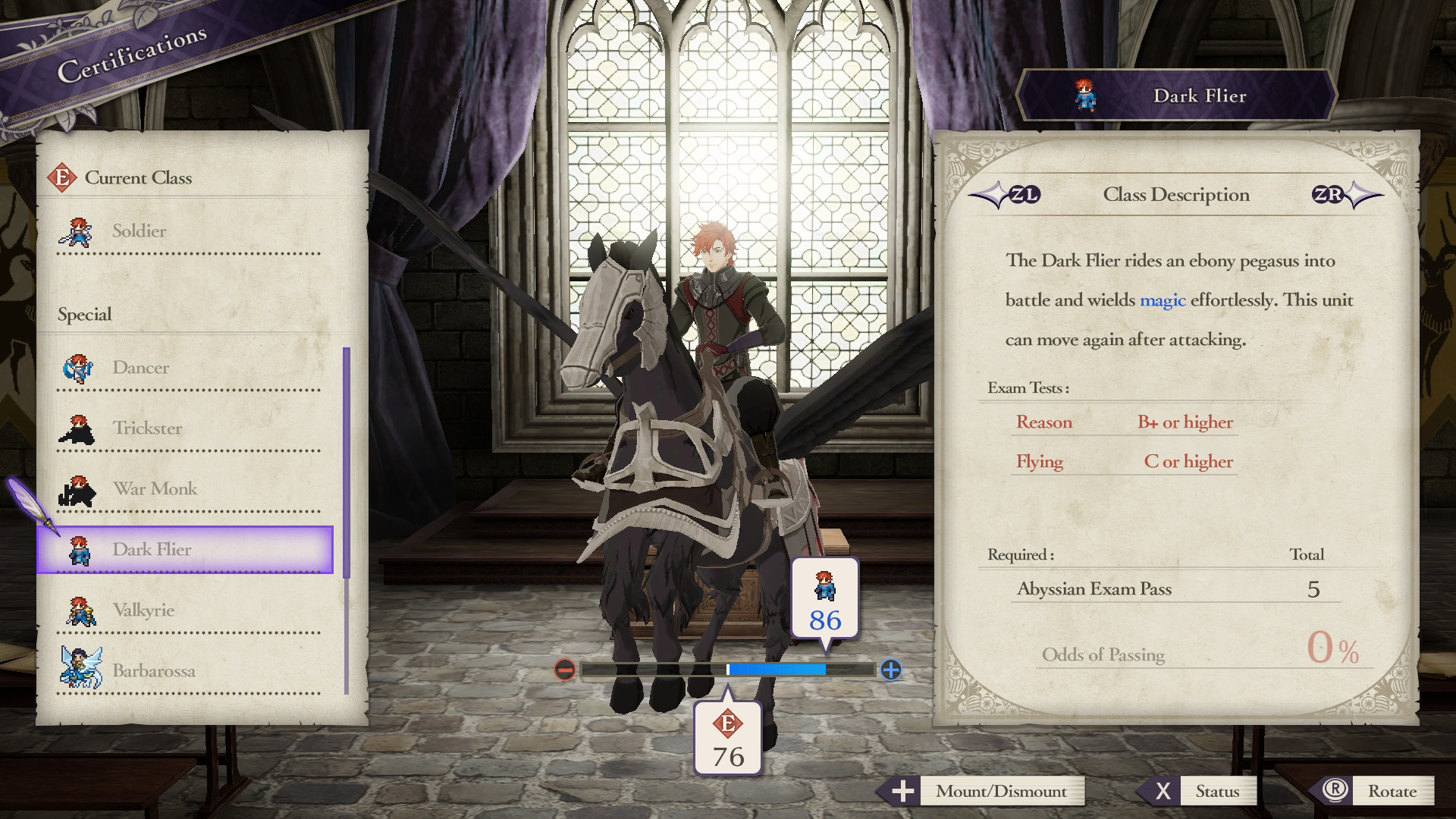Image resolution: width=1456 pixels, height=819 pixels.
Task: Click the character portrait above the skill bar
Action: [x=824, y=588]
